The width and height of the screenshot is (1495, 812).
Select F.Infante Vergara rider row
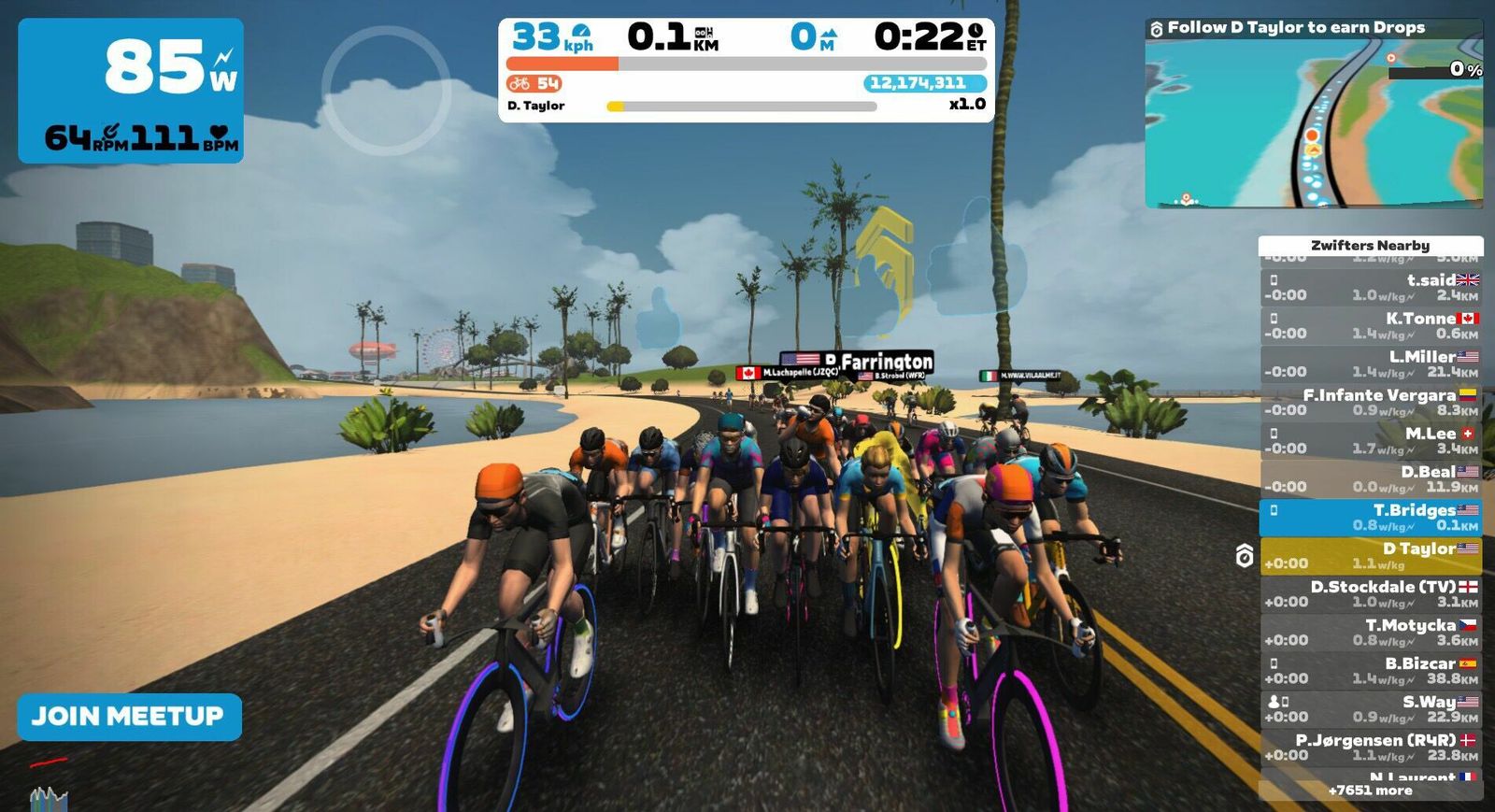pos(1371,403)
